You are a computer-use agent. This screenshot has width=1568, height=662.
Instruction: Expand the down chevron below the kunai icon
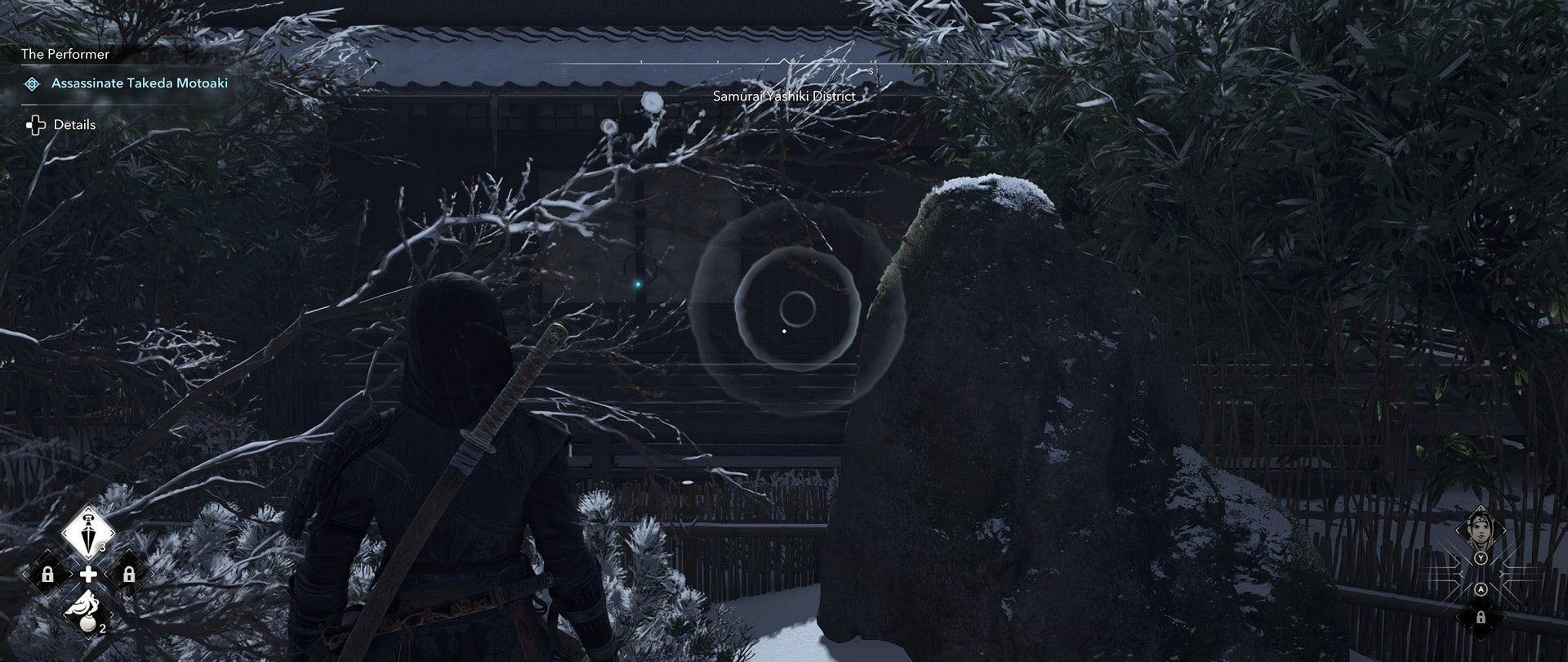pyautogui.click(x=87, y=557)
